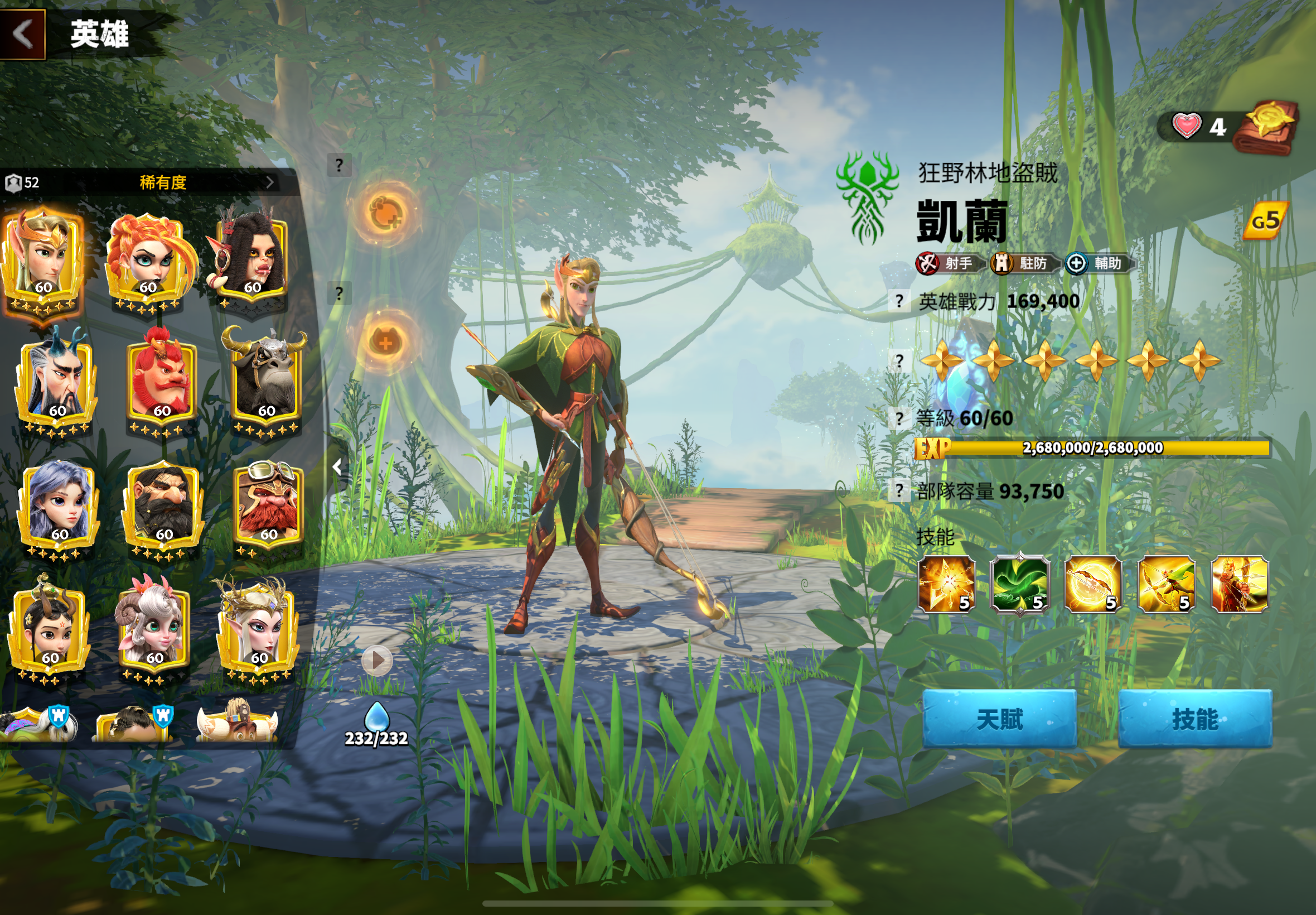Viewport: 1316px width, 915px height.
Task: Choose the elf queen with antler crown
Action: 258,628
